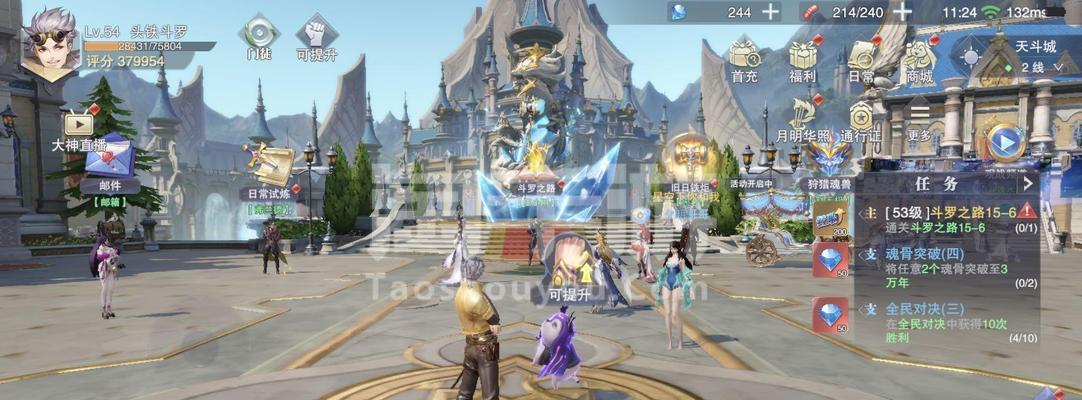Add stamina with the plus button

click(902, 12)
